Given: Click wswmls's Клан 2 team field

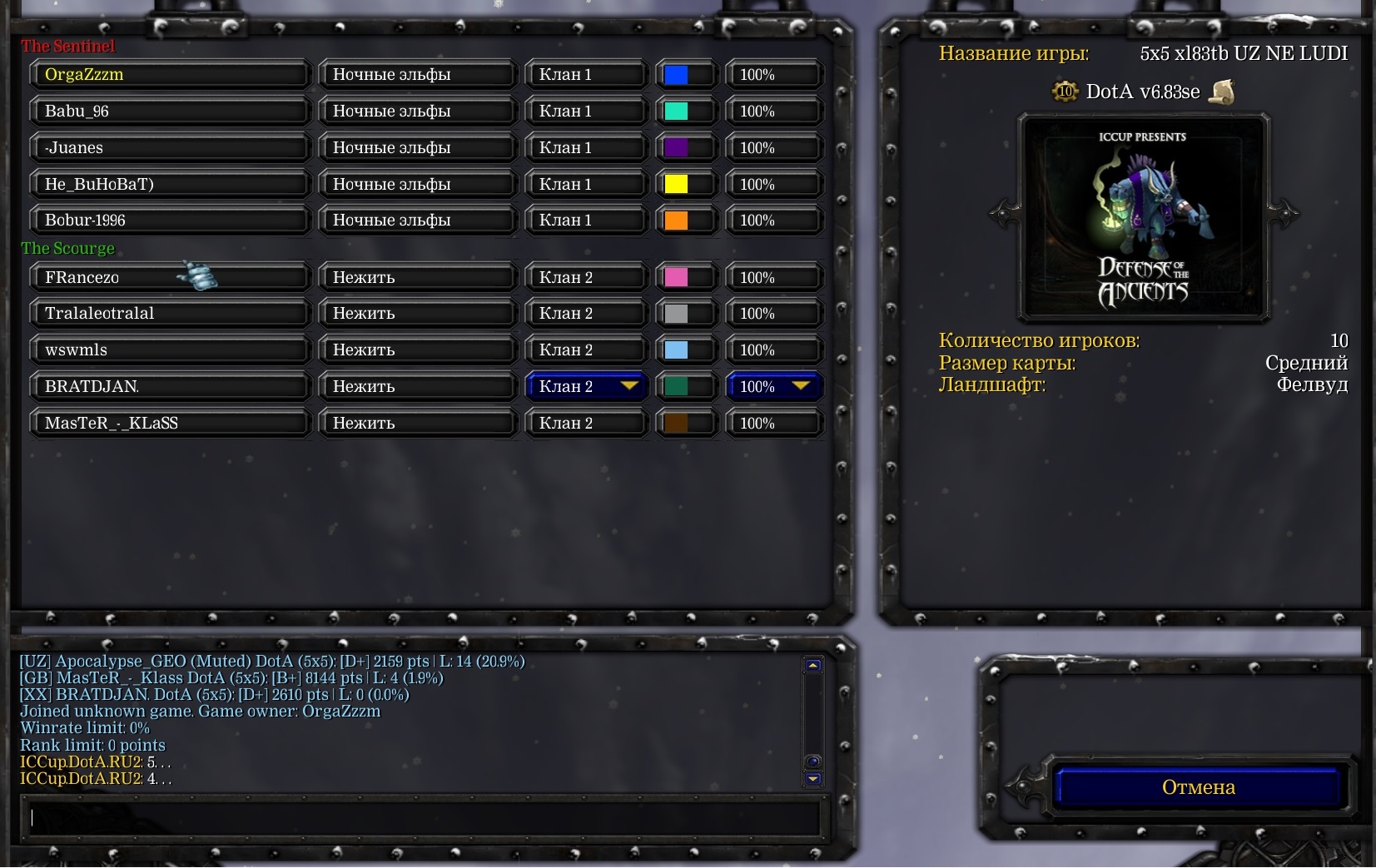Looking at the screenshot, I should tap(587, 350).
